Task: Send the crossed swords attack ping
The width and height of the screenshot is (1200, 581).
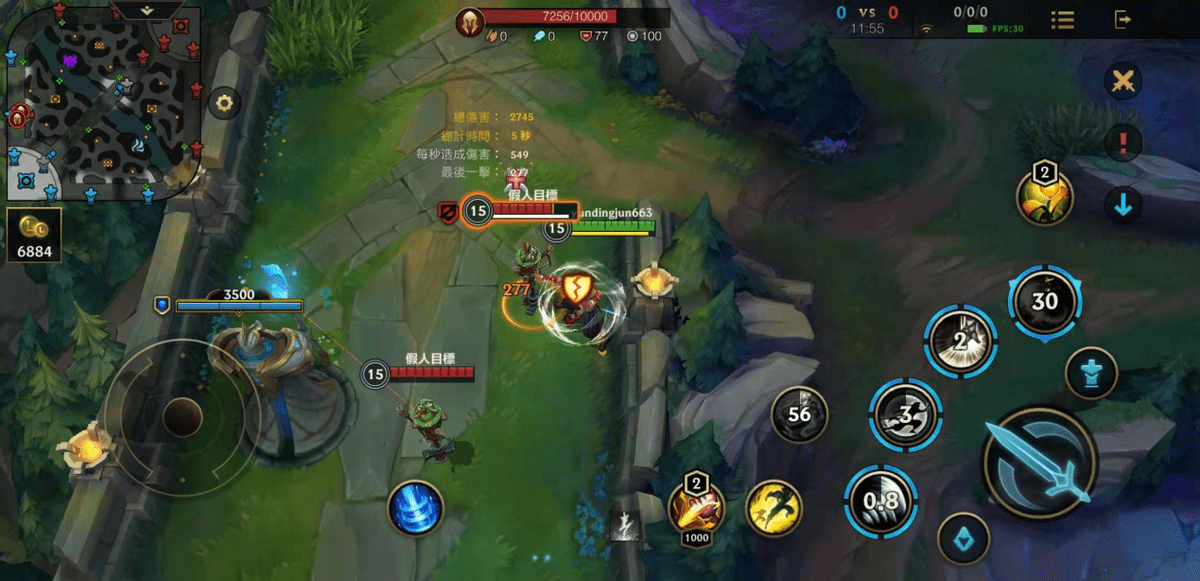Action: click(x=1124, y=81)
